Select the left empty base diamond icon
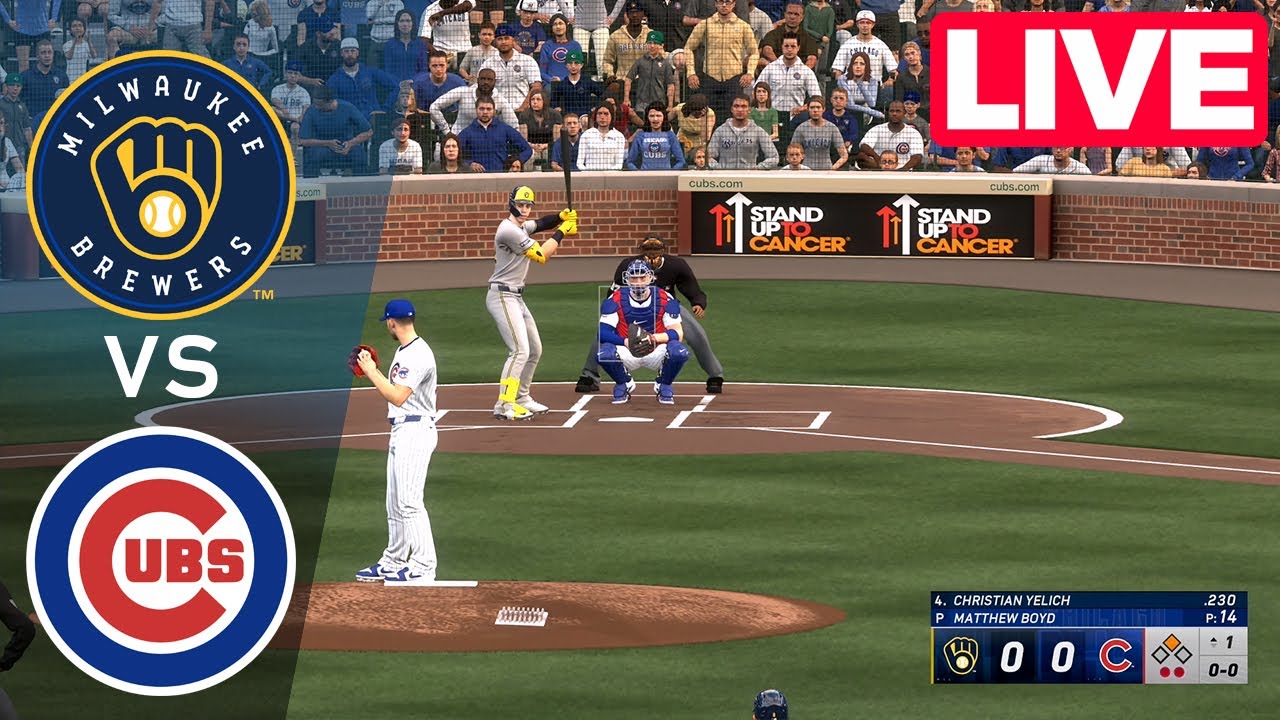 [x=1158, y=656]
